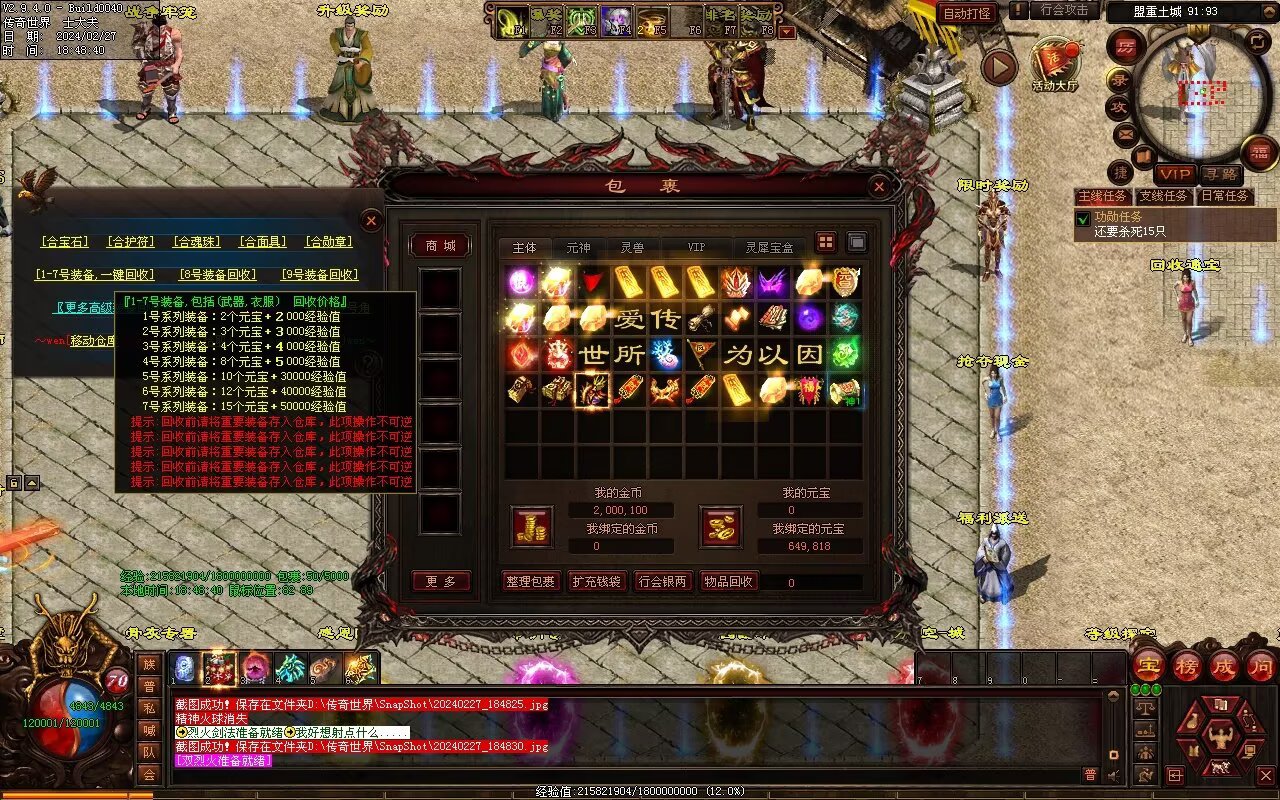Click the 榜 ranking round button
This screenshot has width=1280, height=800.
pos(1187,666)
